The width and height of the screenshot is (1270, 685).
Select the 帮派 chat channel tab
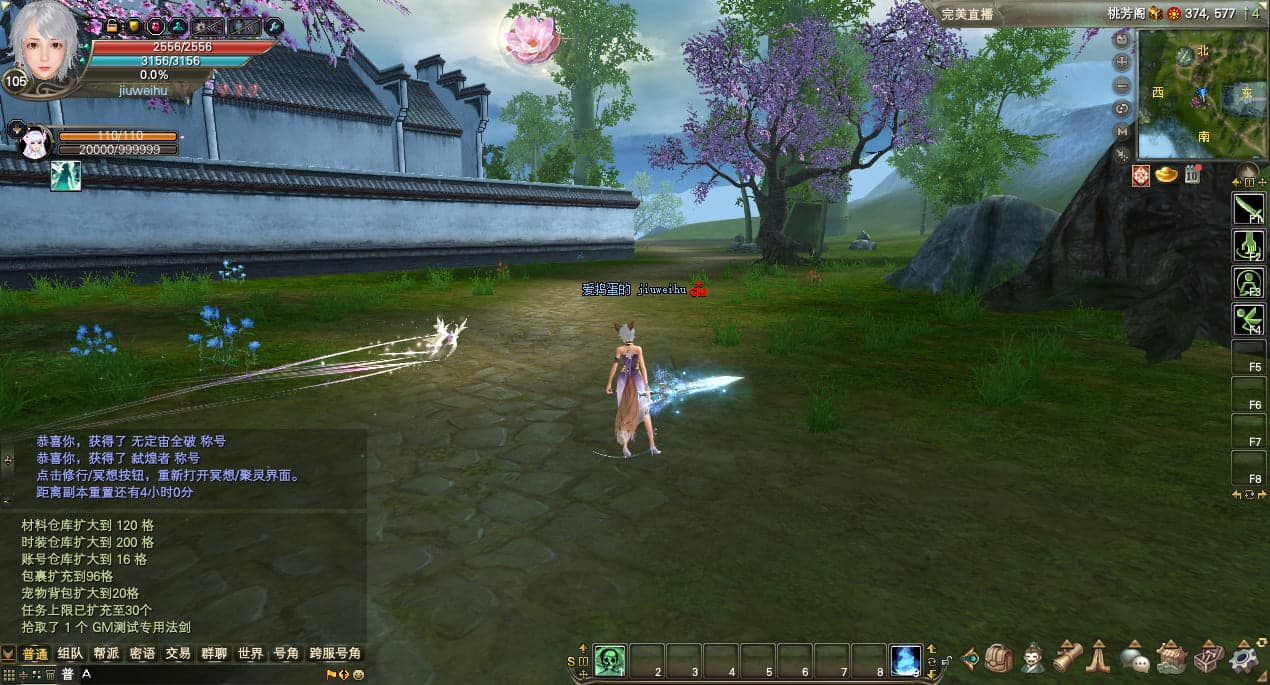click(106, 654)
